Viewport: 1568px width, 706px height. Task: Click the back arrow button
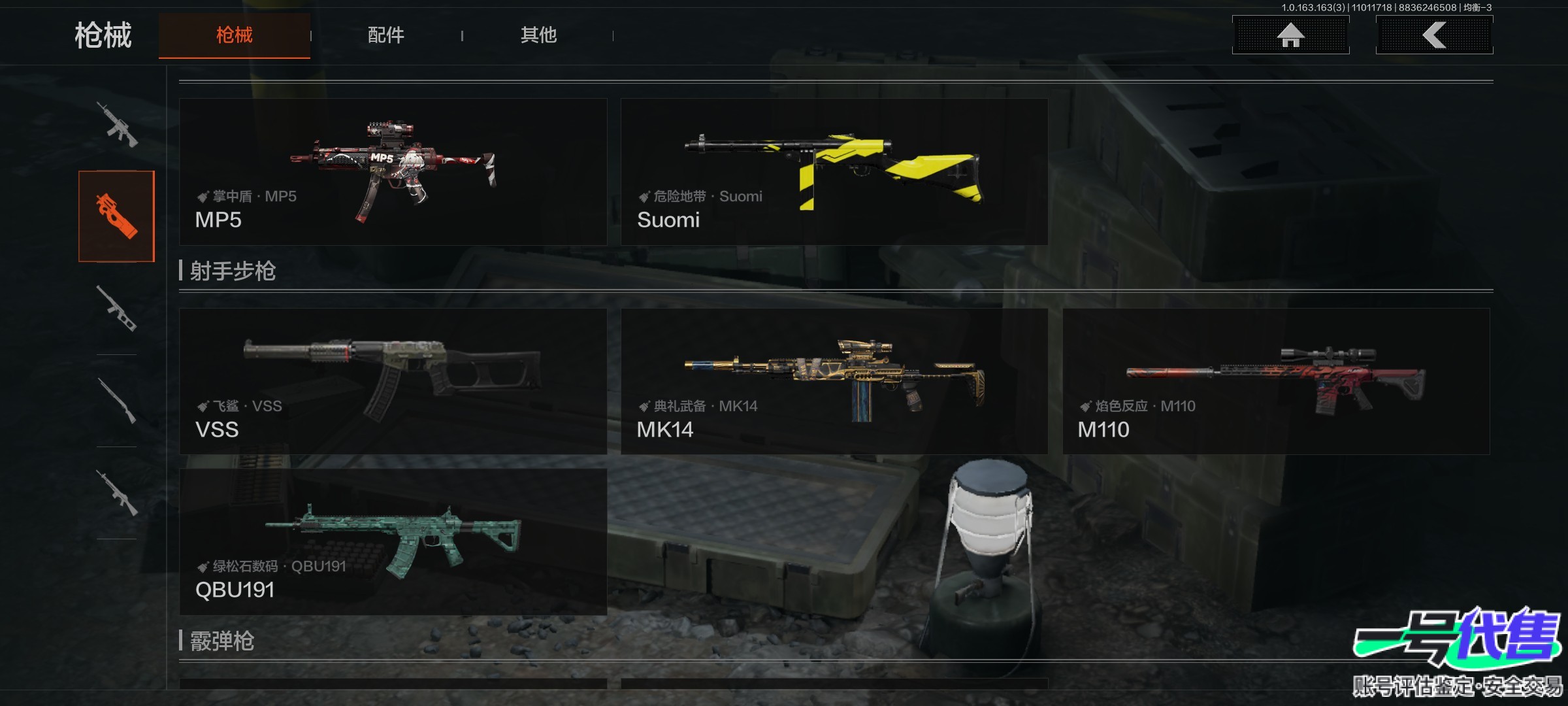(x=1434, y=35)
